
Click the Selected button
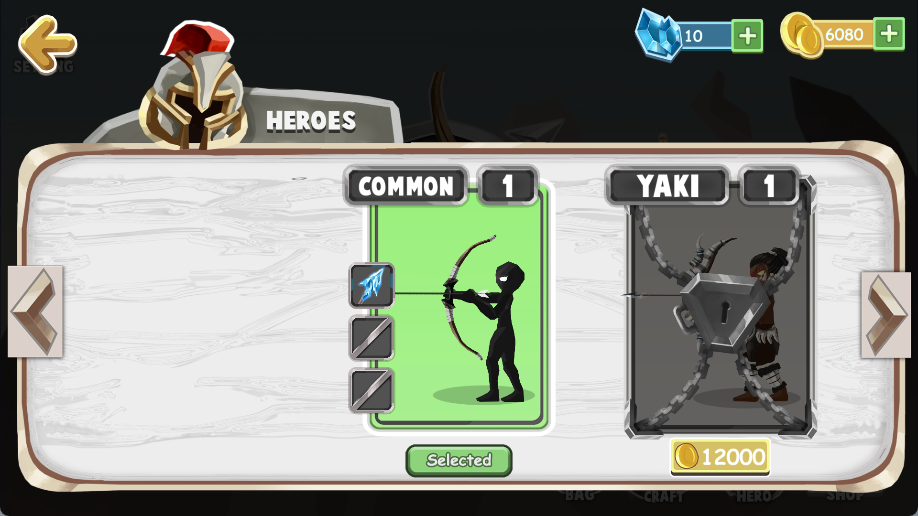tap(459, 460)
